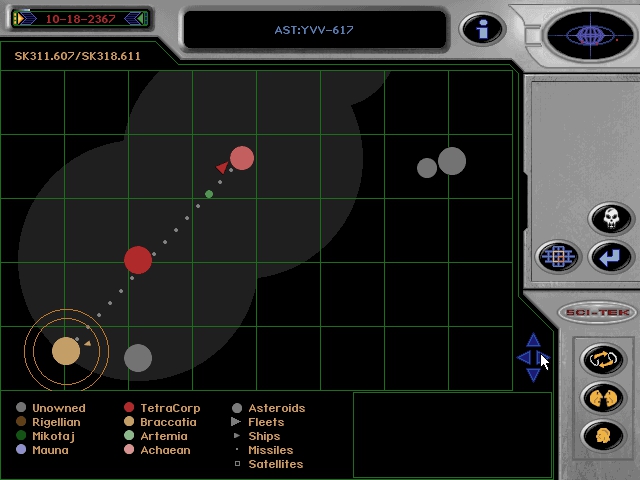The width and height of the screenshot is (640, 480).
Task: Pan the map with the right arrow
Action: (544, 358)
